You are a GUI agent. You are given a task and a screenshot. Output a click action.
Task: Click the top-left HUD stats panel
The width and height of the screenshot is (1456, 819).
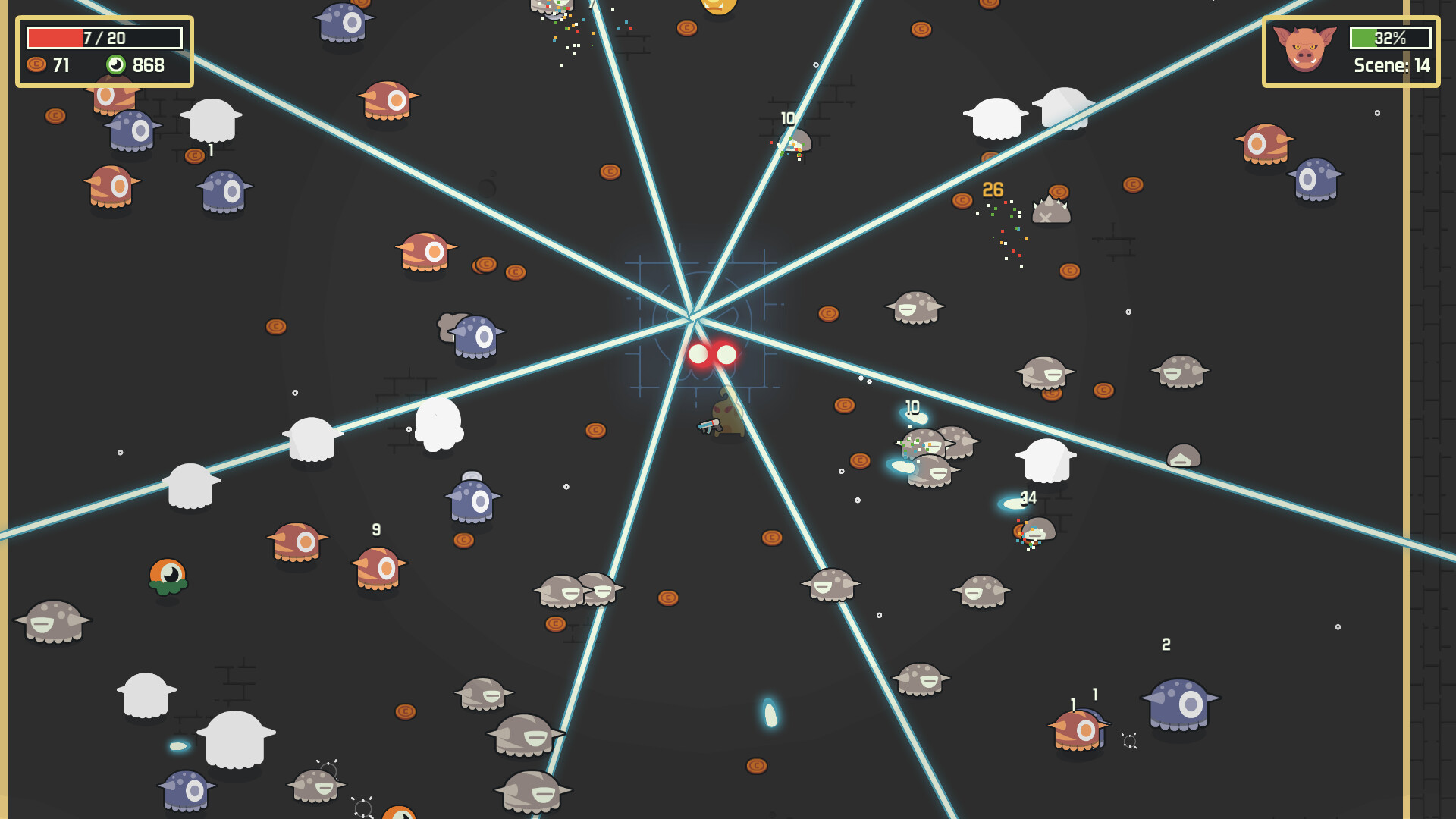pos(105,49)
